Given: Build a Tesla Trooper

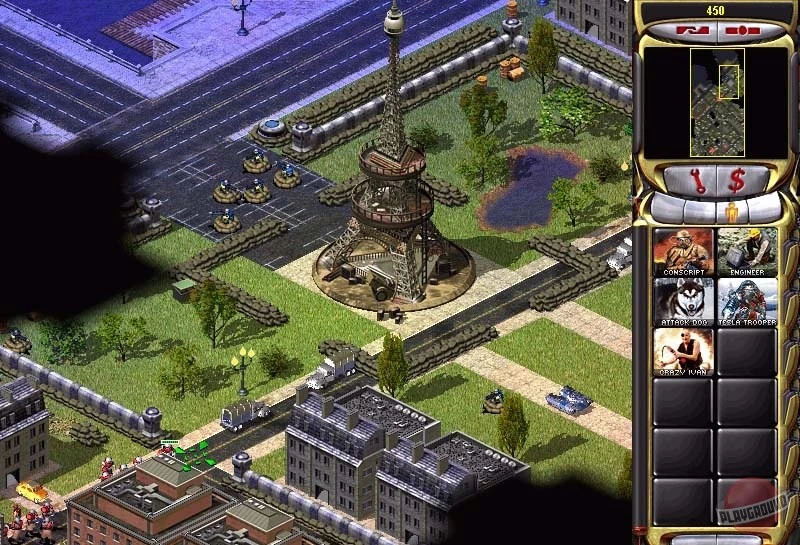Looking at the screenshot, I should pos(747,301).
